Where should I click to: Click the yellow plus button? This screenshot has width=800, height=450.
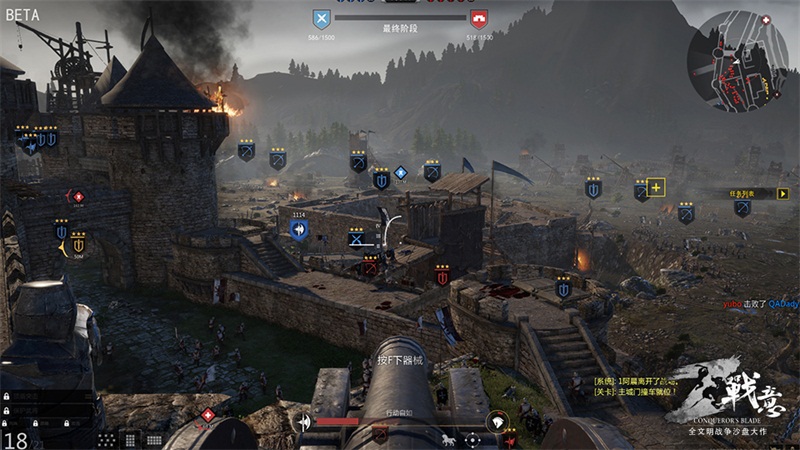coord(656,187)
